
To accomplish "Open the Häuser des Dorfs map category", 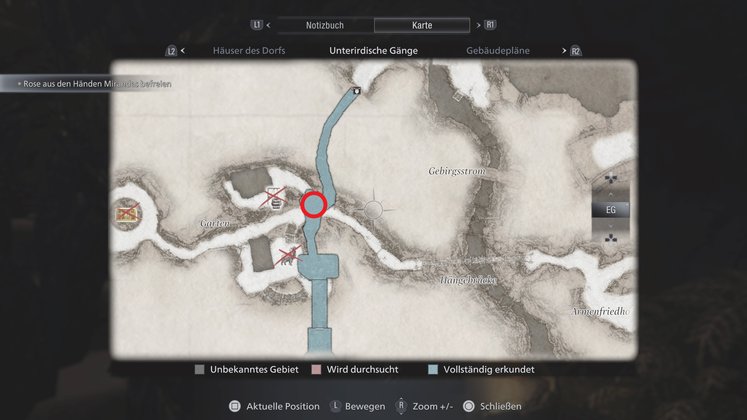I will tap(250, 50).
